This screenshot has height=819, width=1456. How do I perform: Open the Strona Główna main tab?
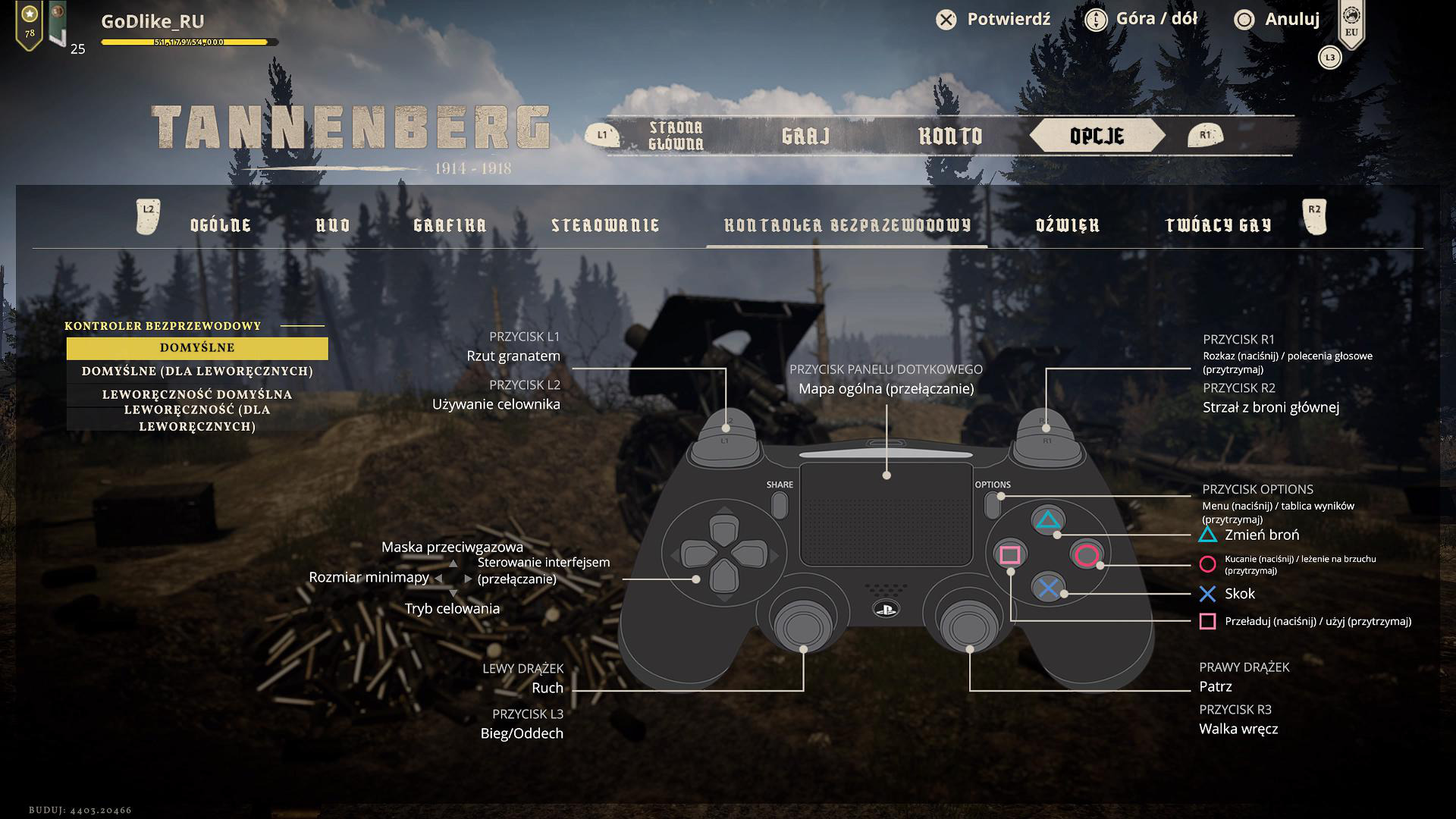[676, 136]
